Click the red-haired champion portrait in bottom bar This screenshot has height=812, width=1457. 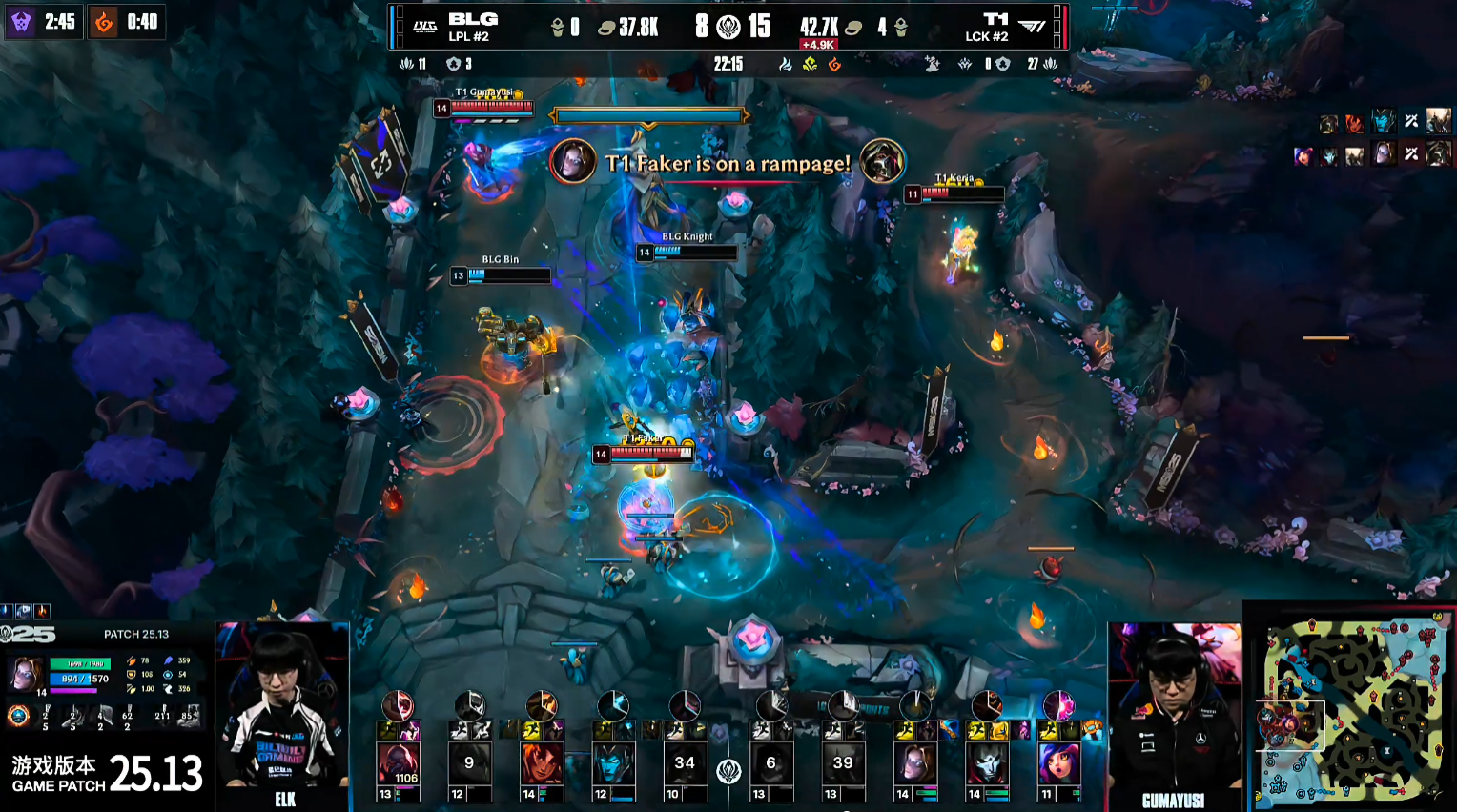coord(541,764)
